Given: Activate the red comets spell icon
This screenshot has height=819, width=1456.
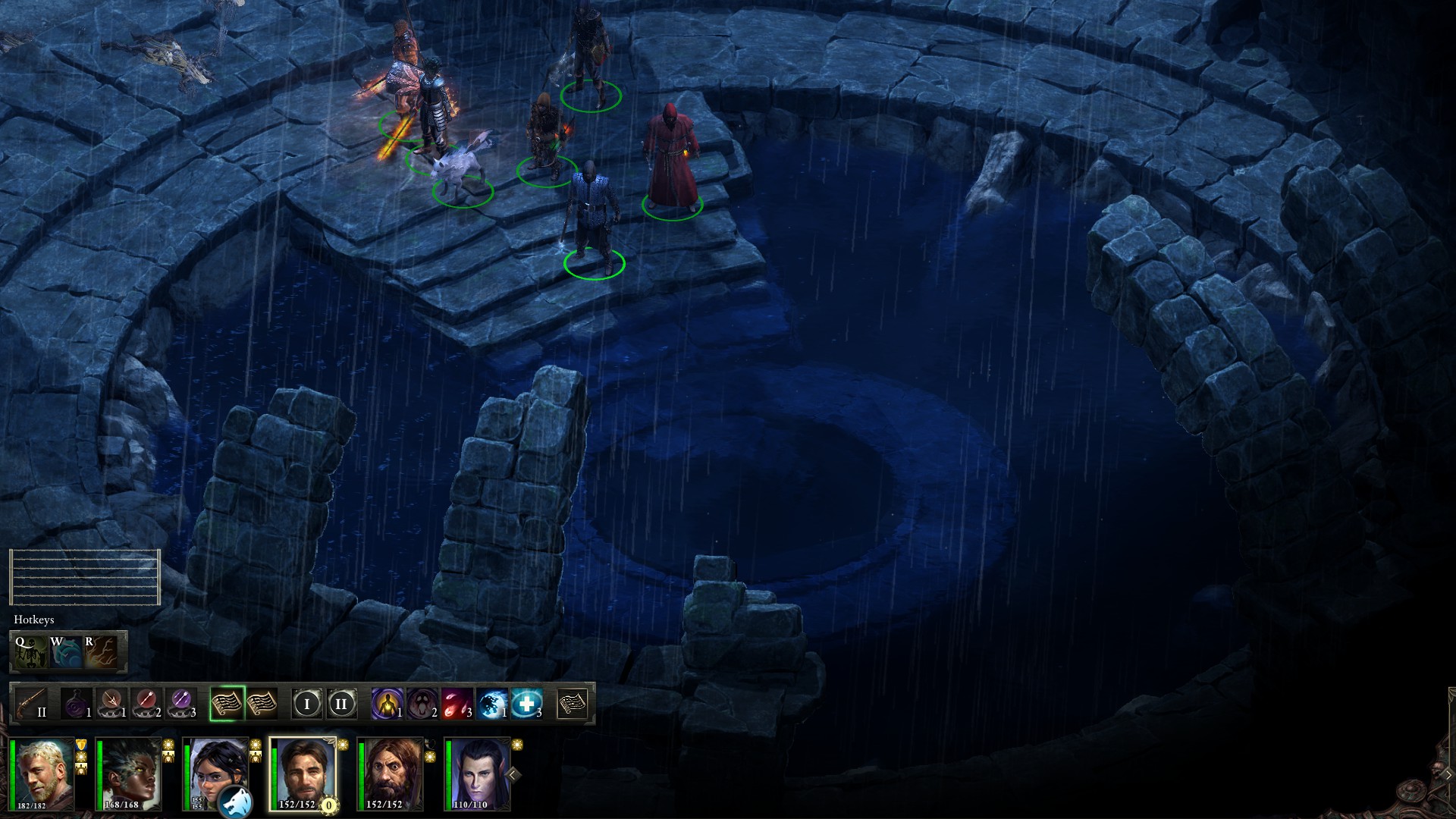Looking at the screenshot, I should click(457, 704).
